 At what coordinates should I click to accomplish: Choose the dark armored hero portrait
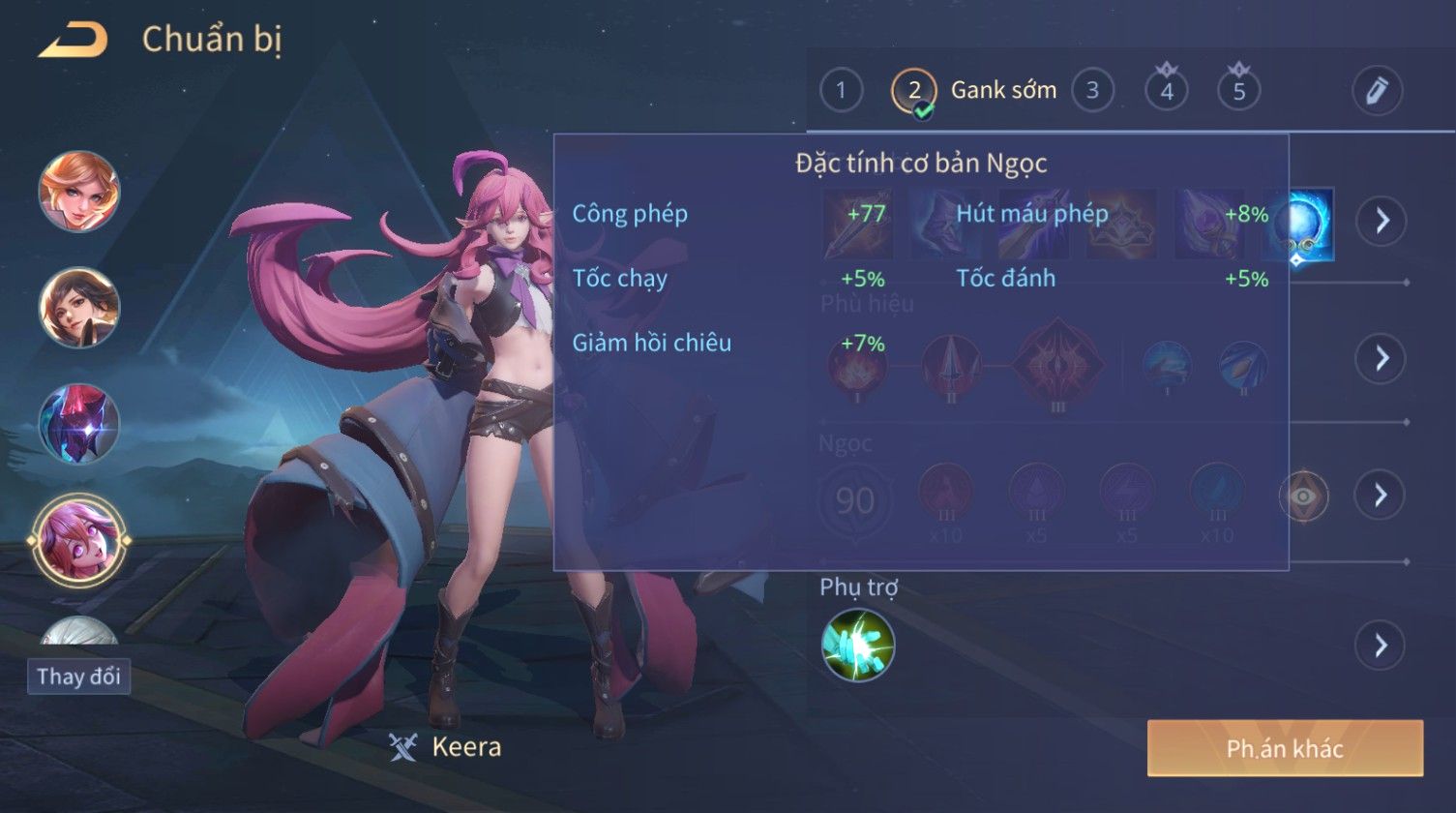click(79, 424)
